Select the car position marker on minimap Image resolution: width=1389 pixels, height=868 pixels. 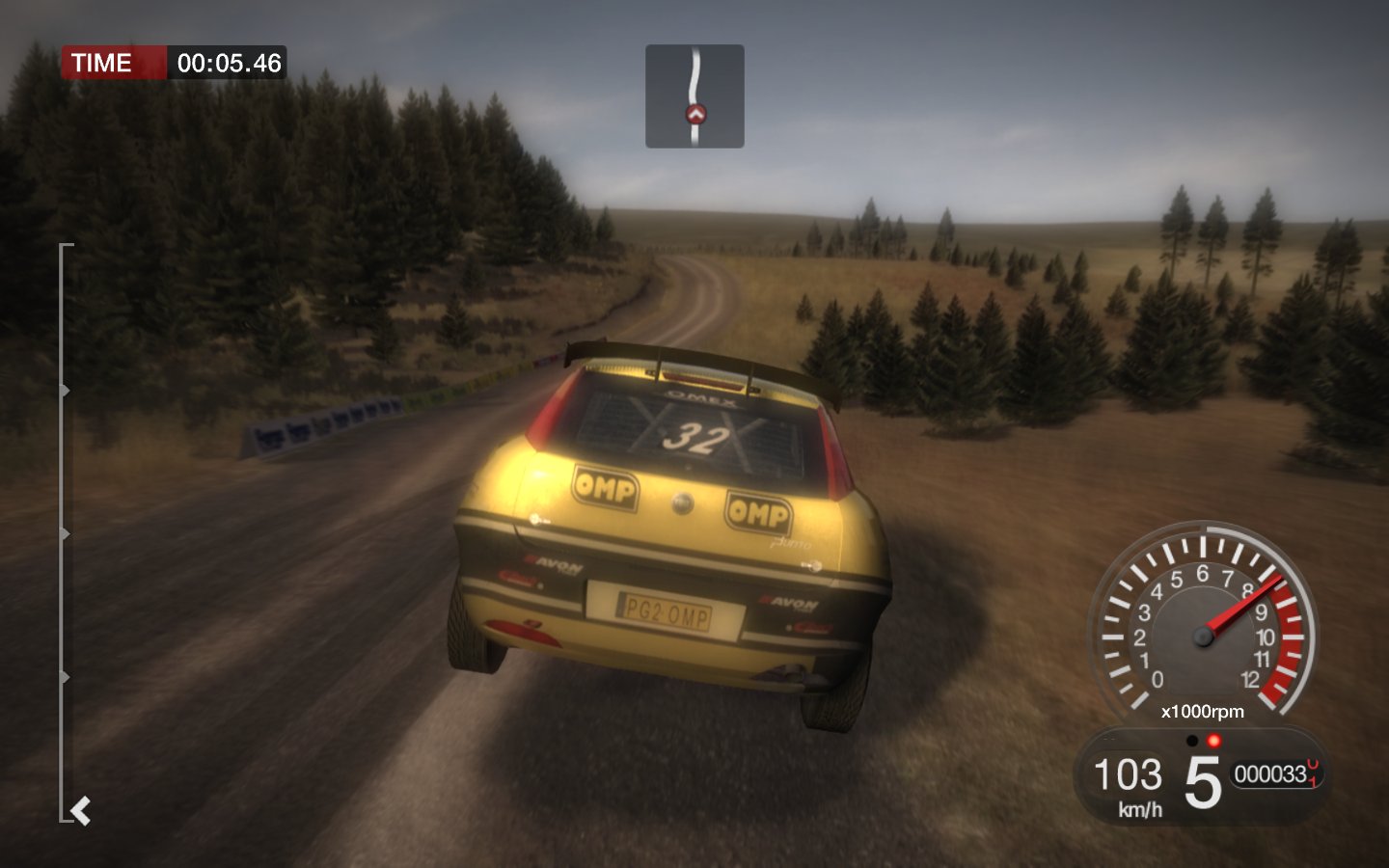695,115
